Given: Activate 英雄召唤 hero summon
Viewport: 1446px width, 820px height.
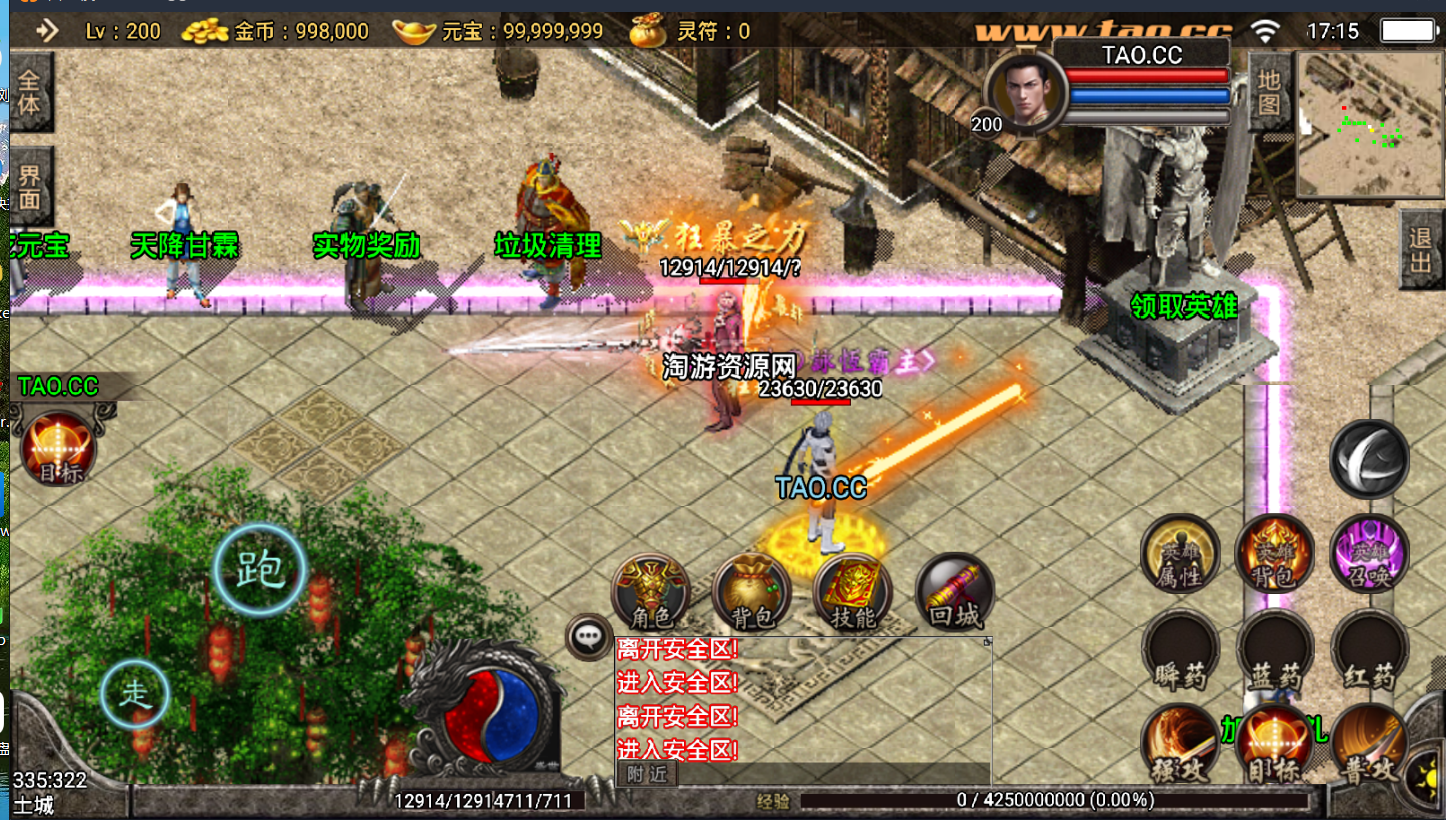Looking at the screenshot, I should tap(1369, 553).
